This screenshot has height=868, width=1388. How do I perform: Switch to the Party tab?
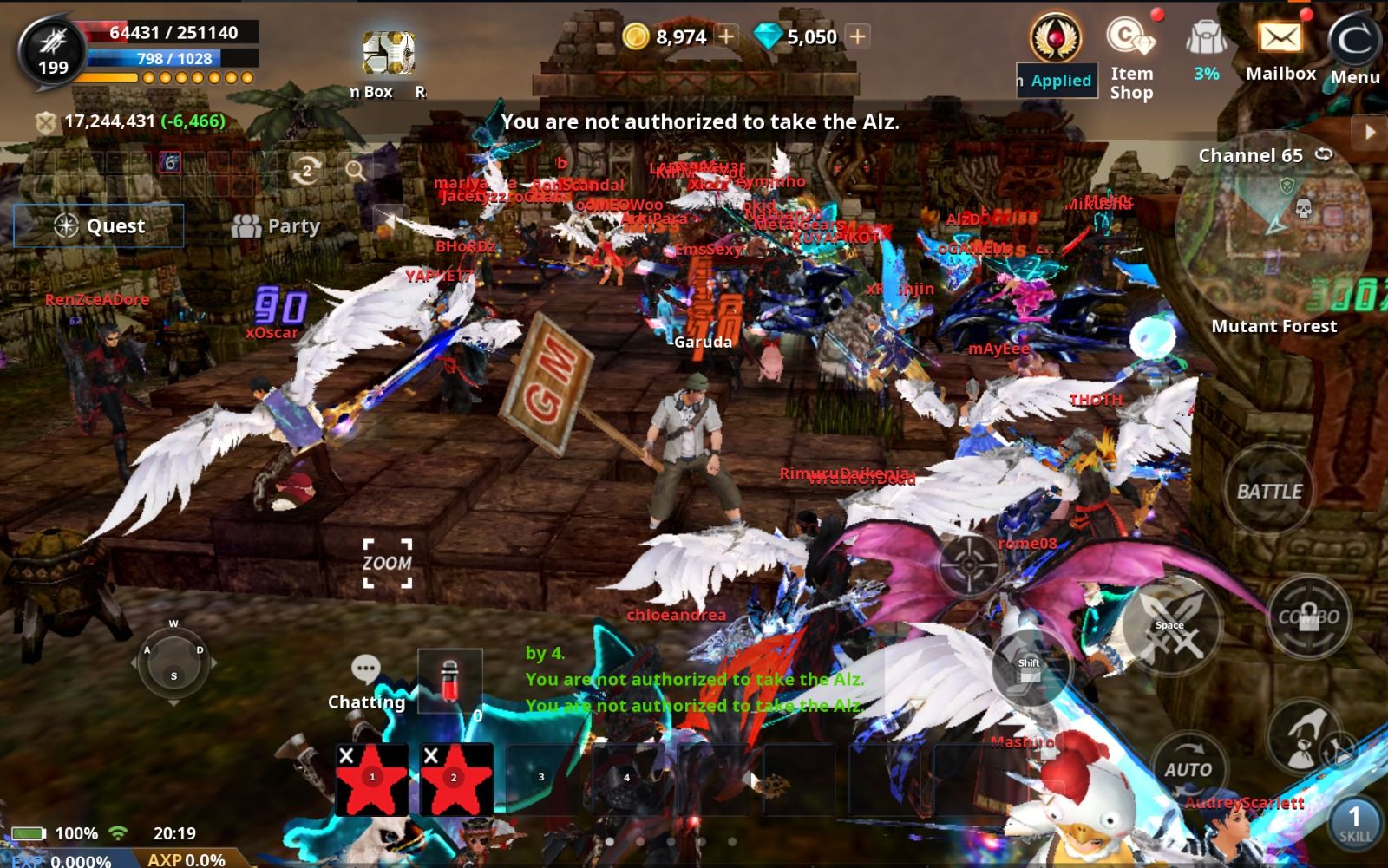click(x=276, y=226)
